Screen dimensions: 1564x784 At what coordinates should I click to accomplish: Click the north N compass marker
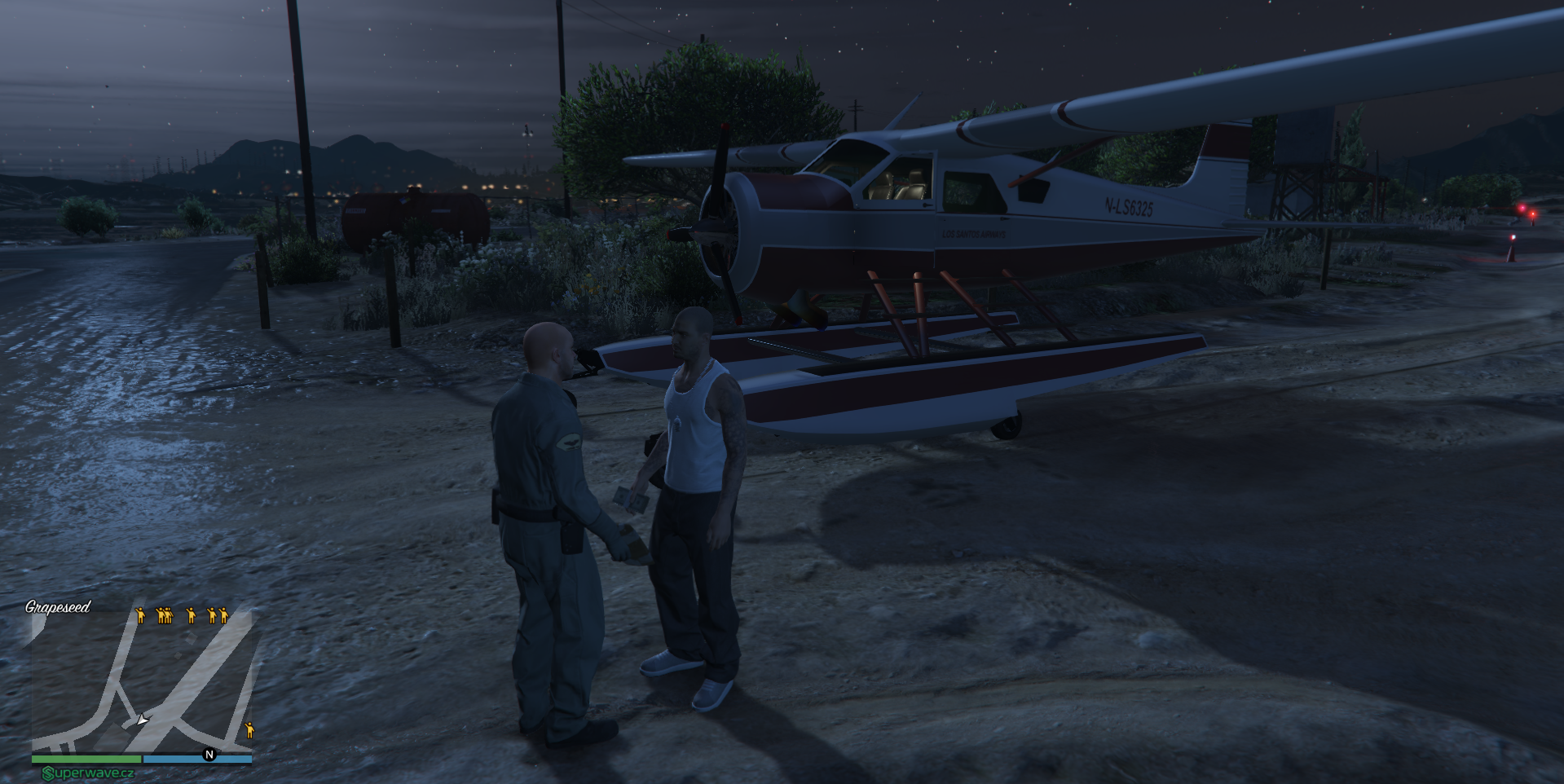point(209,755)
